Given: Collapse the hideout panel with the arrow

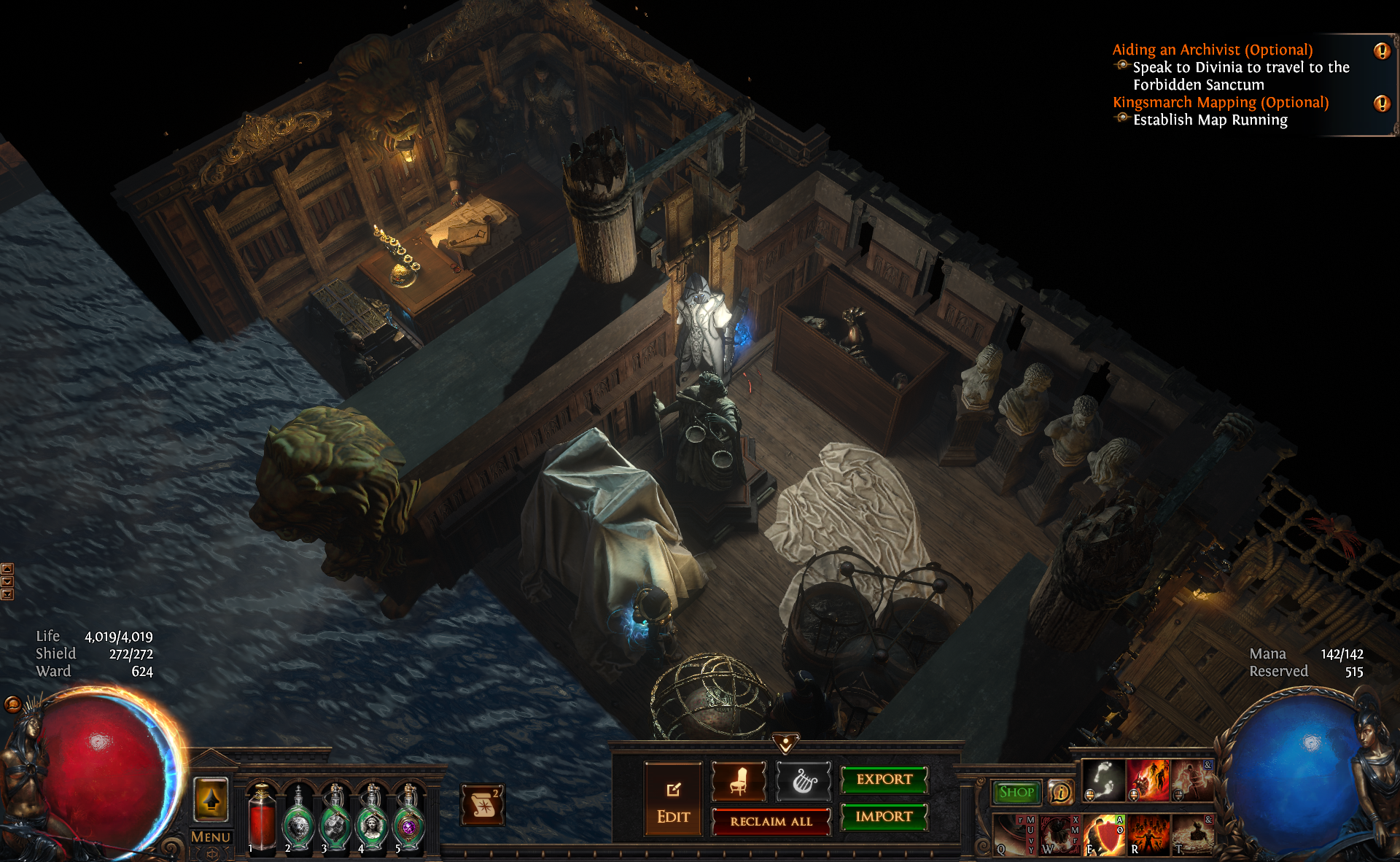Looking at the screenshot, I should click(x=785, y=744).
